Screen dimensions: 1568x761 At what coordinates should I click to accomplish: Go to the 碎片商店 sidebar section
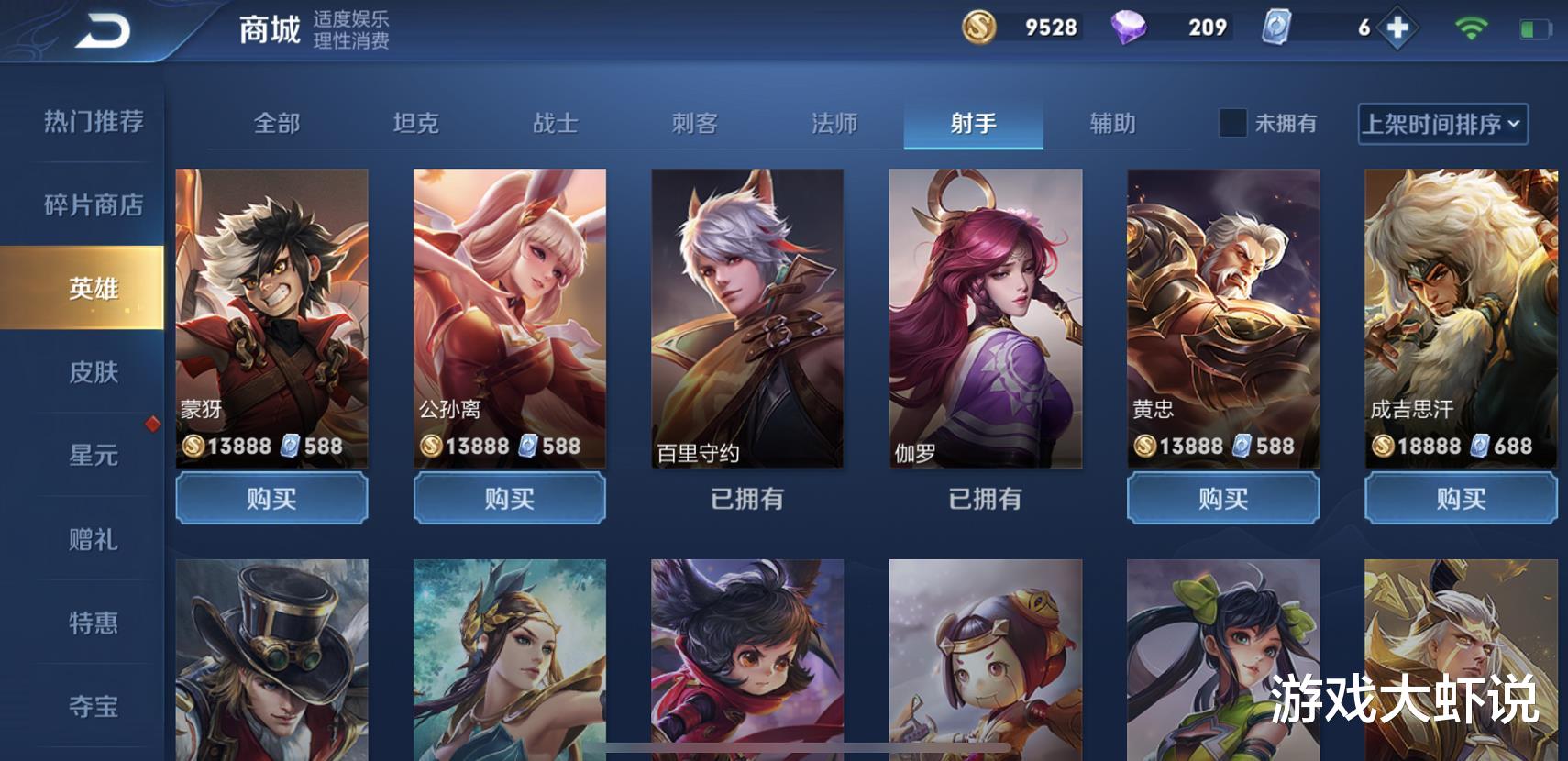(92, 205)
